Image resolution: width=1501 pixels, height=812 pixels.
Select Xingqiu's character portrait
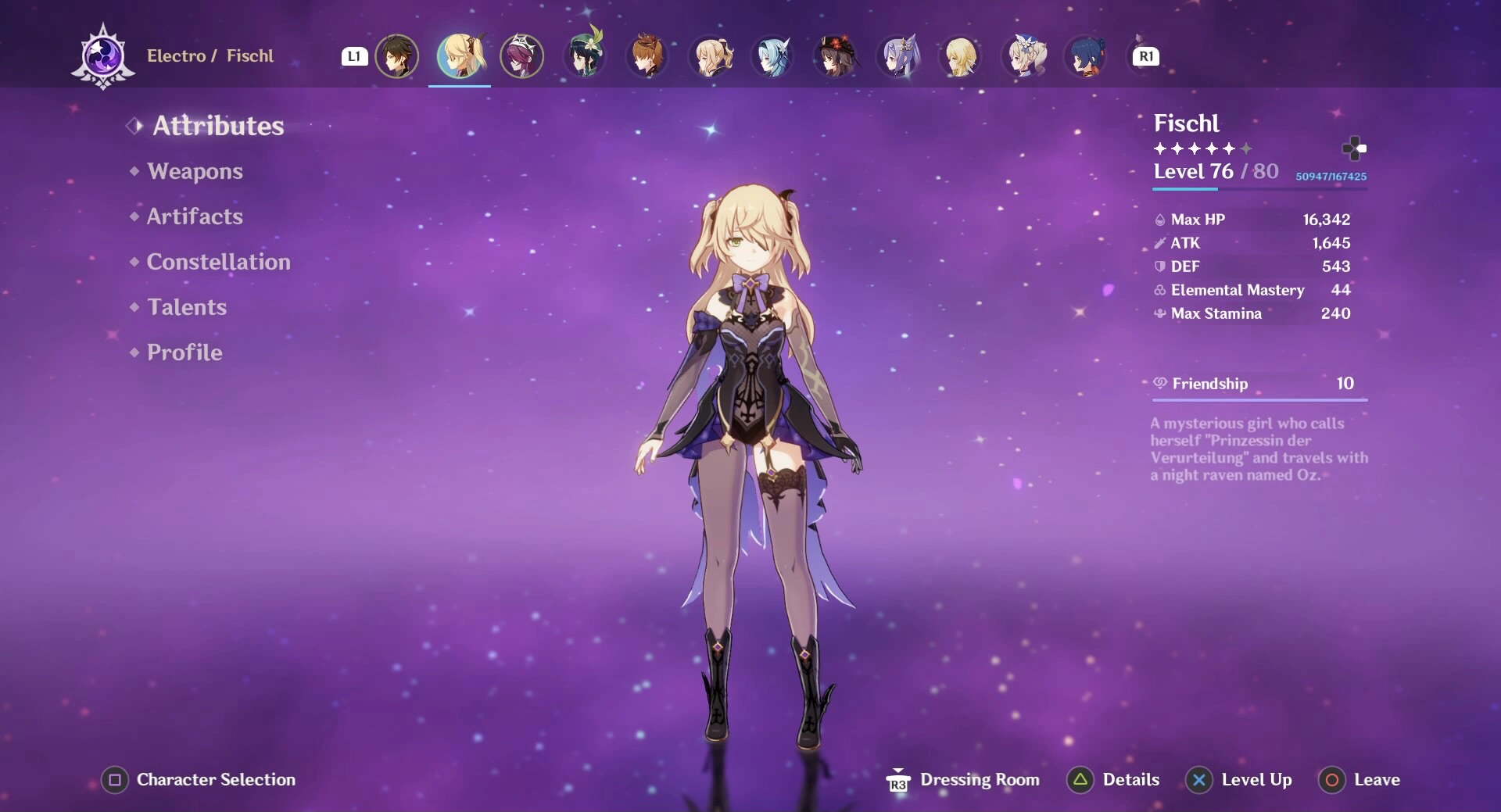pyautogui.click(x=1085, y=55)
